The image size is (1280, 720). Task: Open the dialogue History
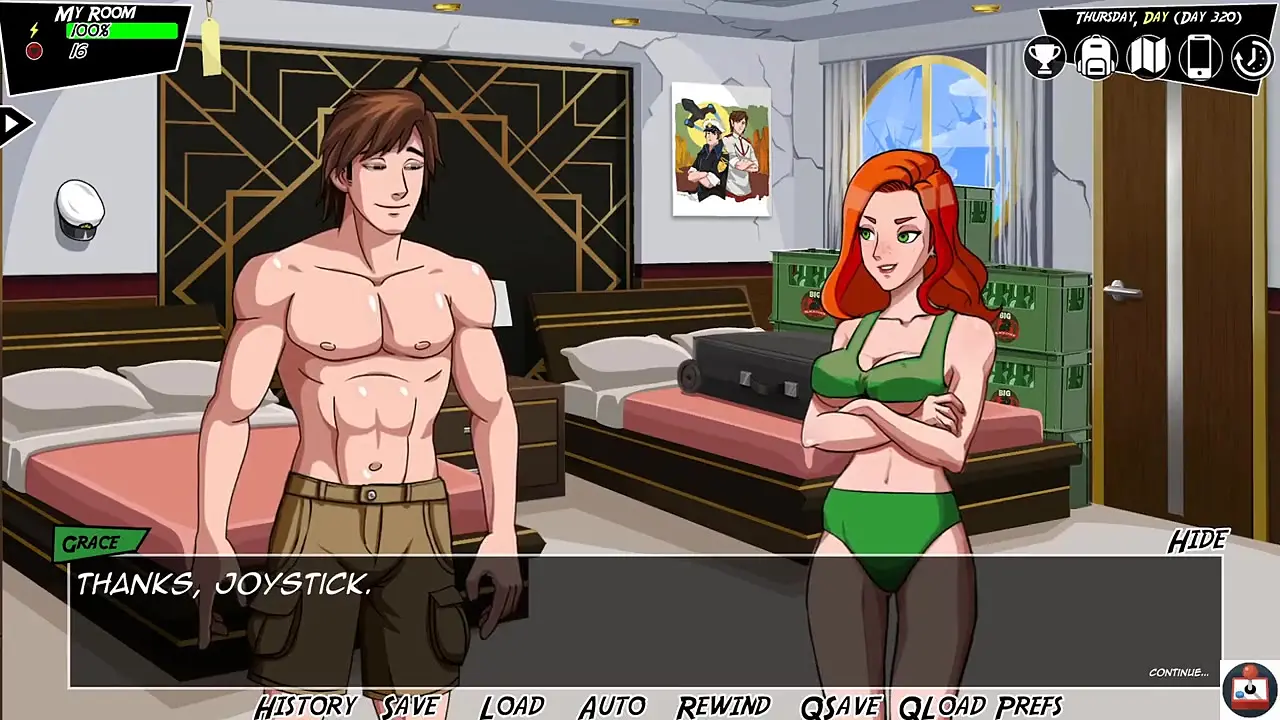pyautogui.click(x=306, y=706)
